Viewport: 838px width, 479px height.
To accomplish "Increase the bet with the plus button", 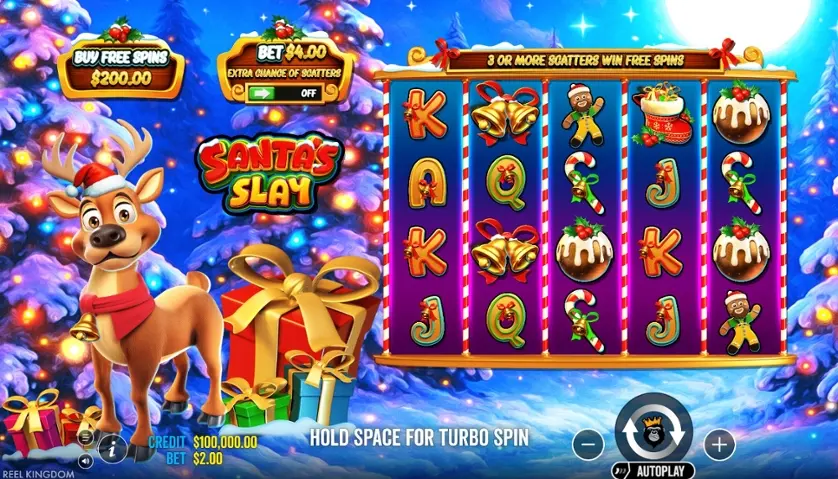I will 718,443.
